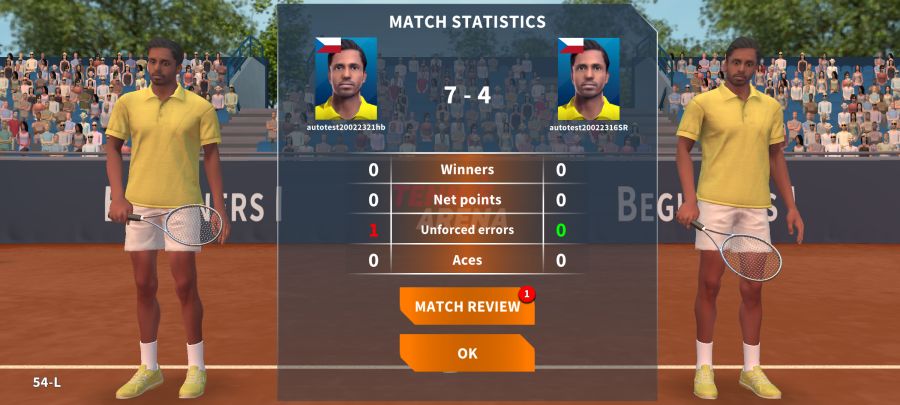
Task: Confirm with the OK button
Action: coord(467,353)
